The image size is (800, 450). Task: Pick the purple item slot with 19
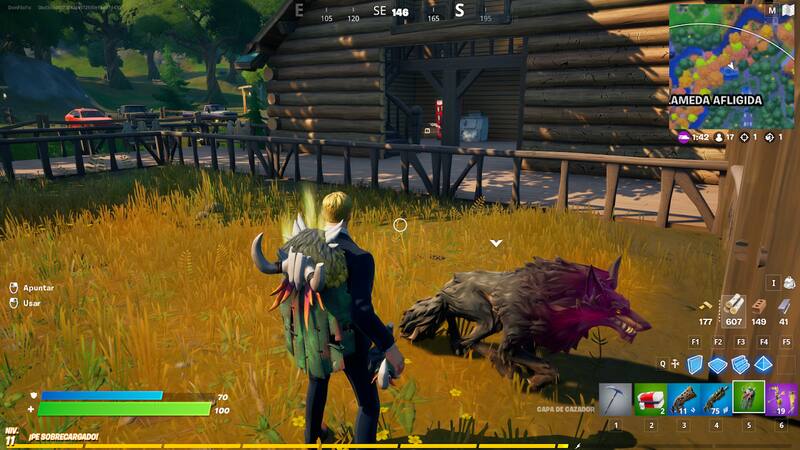pos(782,398)
